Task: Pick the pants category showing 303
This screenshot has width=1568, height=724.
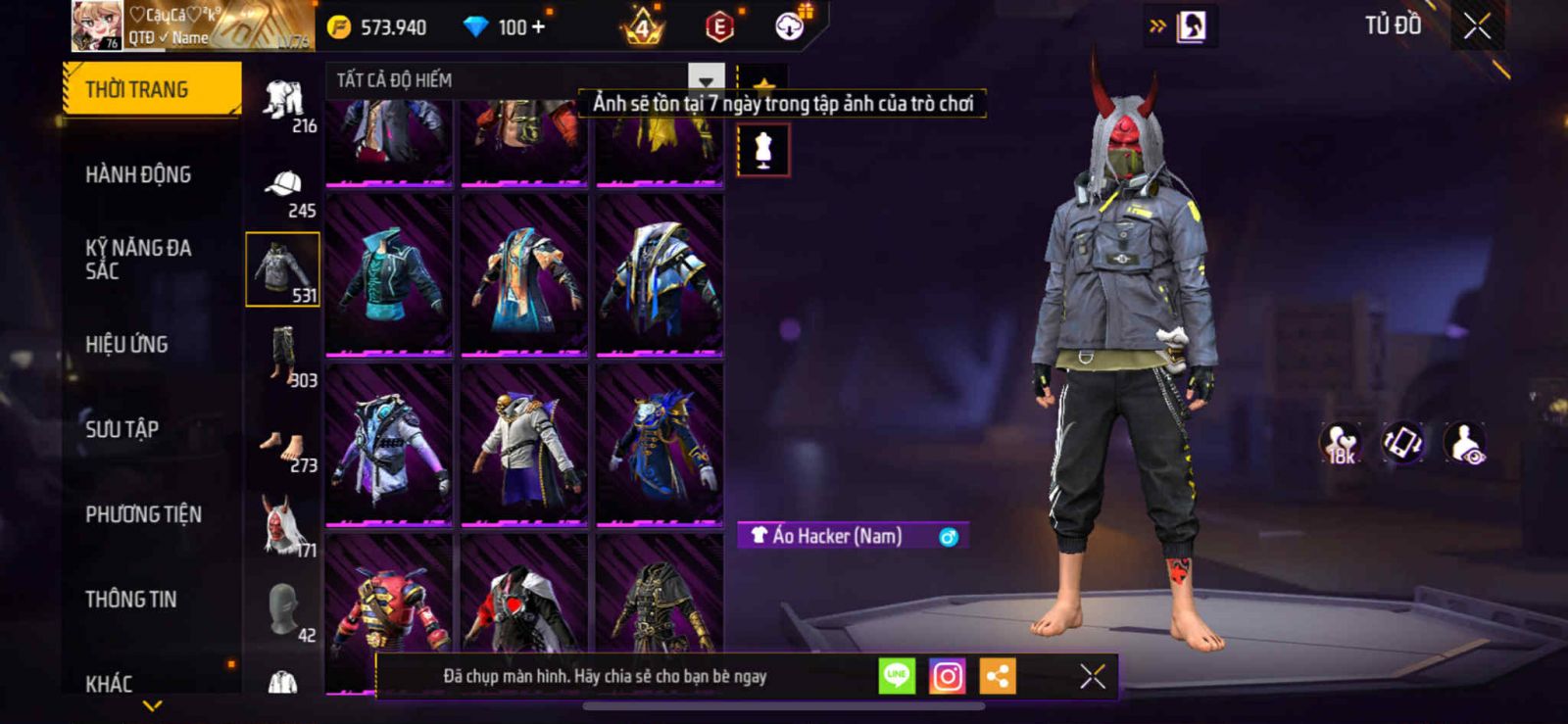Action: click(x=284, y=356)
